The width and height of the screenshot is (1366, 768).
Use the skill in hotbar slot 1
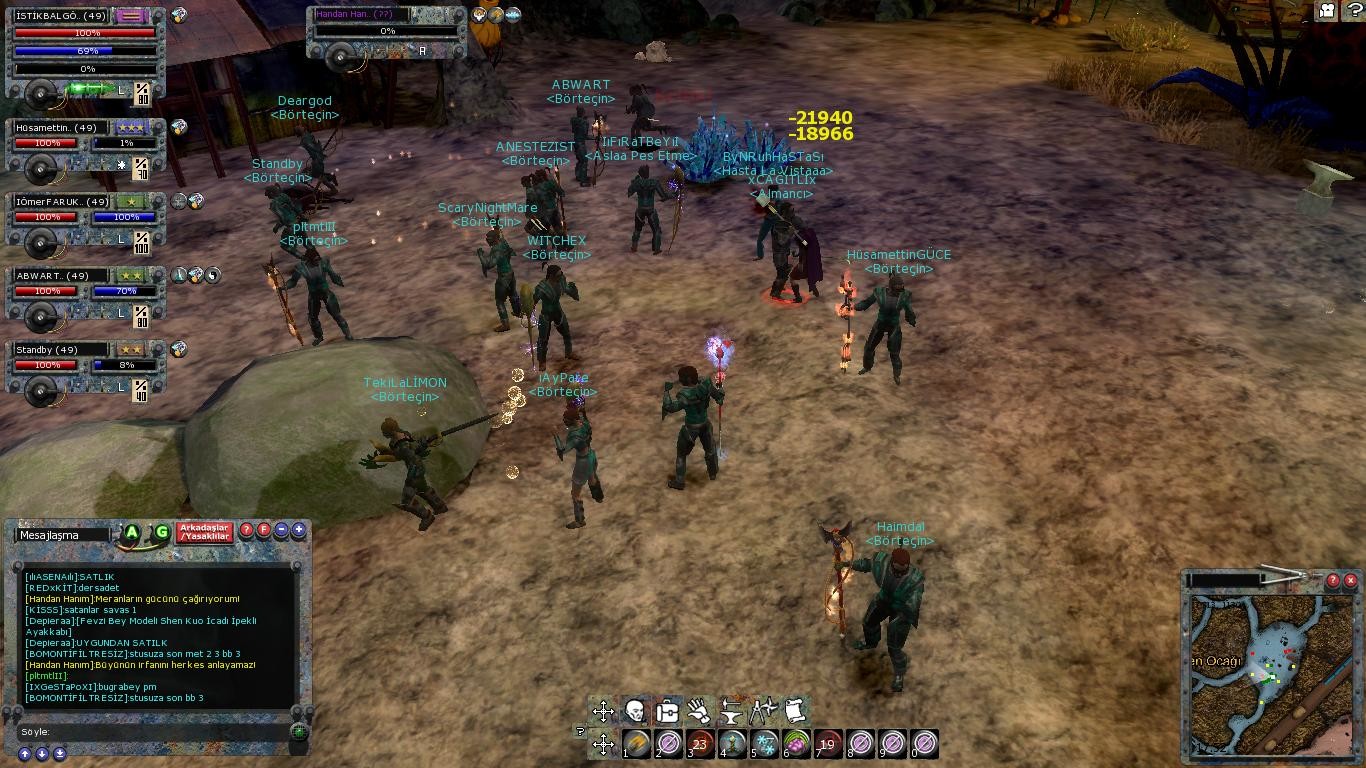637,744
